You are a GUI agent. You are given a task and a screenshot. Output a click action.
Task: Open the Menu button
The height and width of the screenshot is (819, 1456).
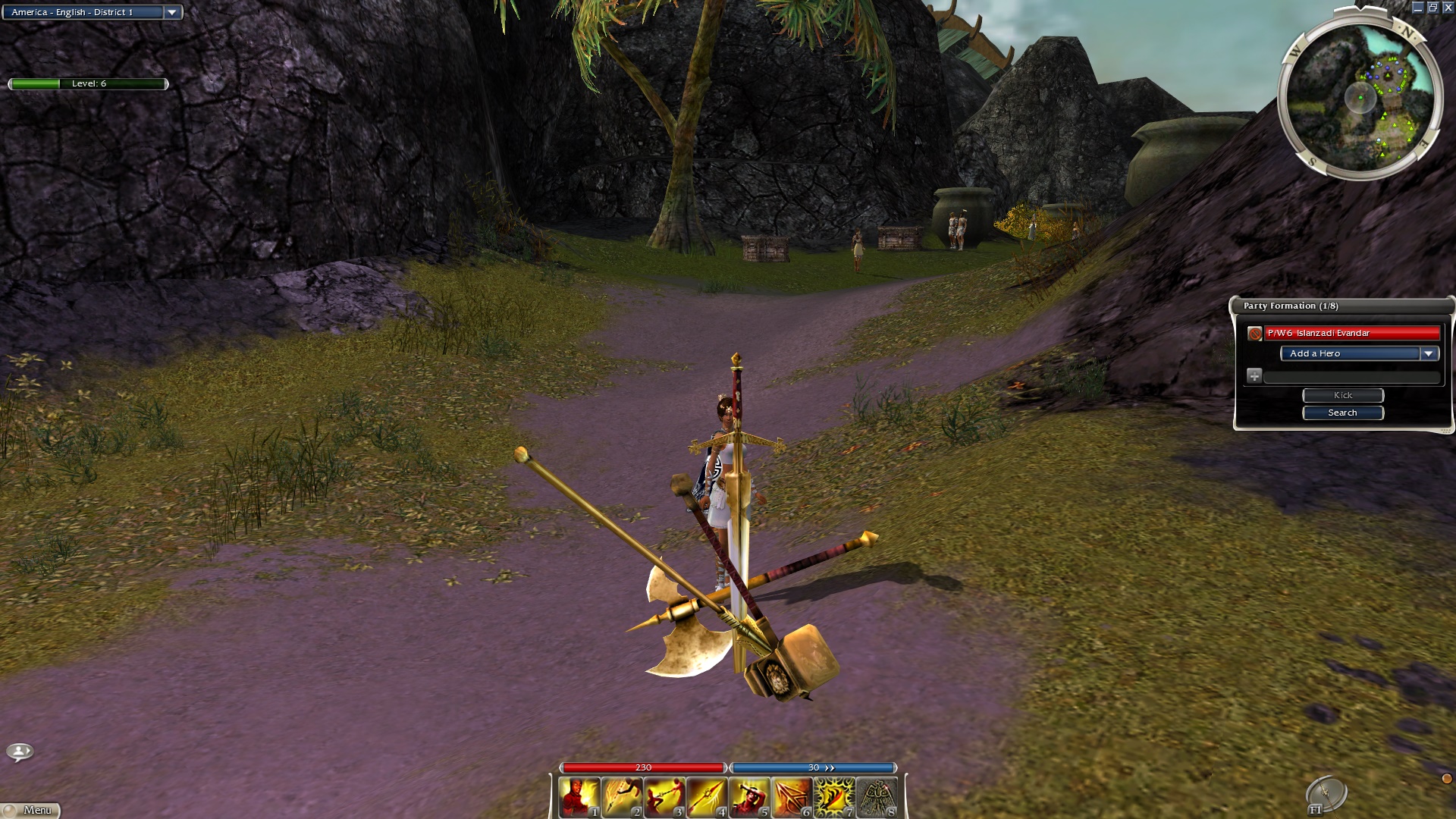coord(31,810)
